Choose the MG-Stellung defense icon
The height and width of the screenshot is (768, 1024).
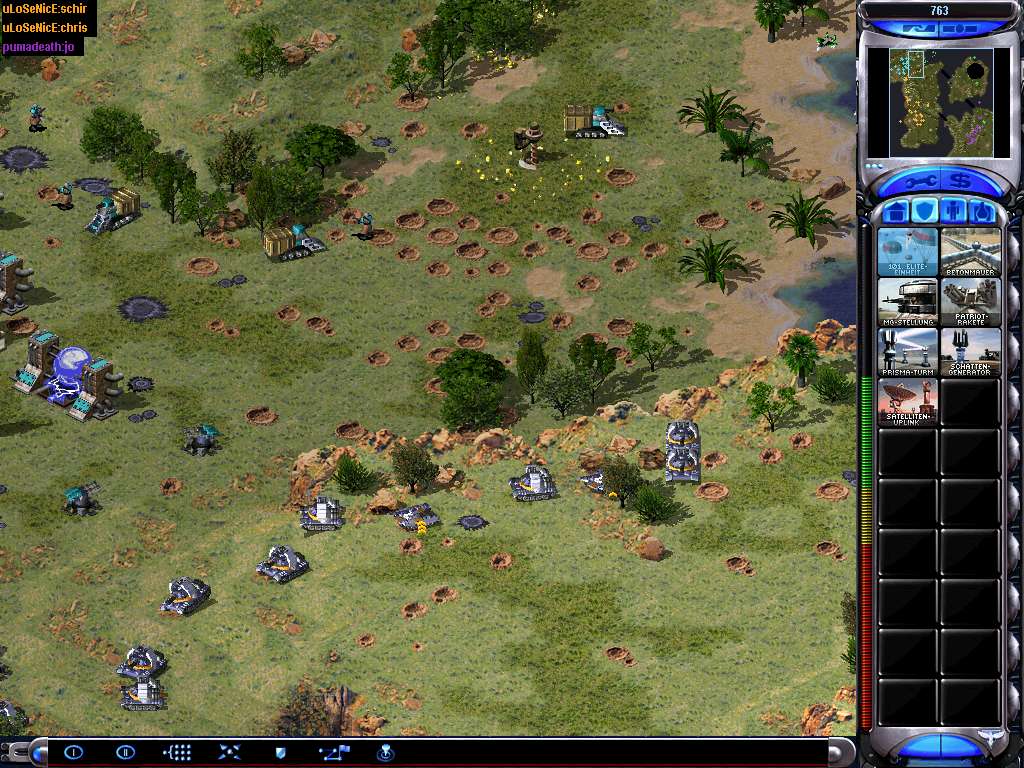pyautogui.click(x=908, y=302)
